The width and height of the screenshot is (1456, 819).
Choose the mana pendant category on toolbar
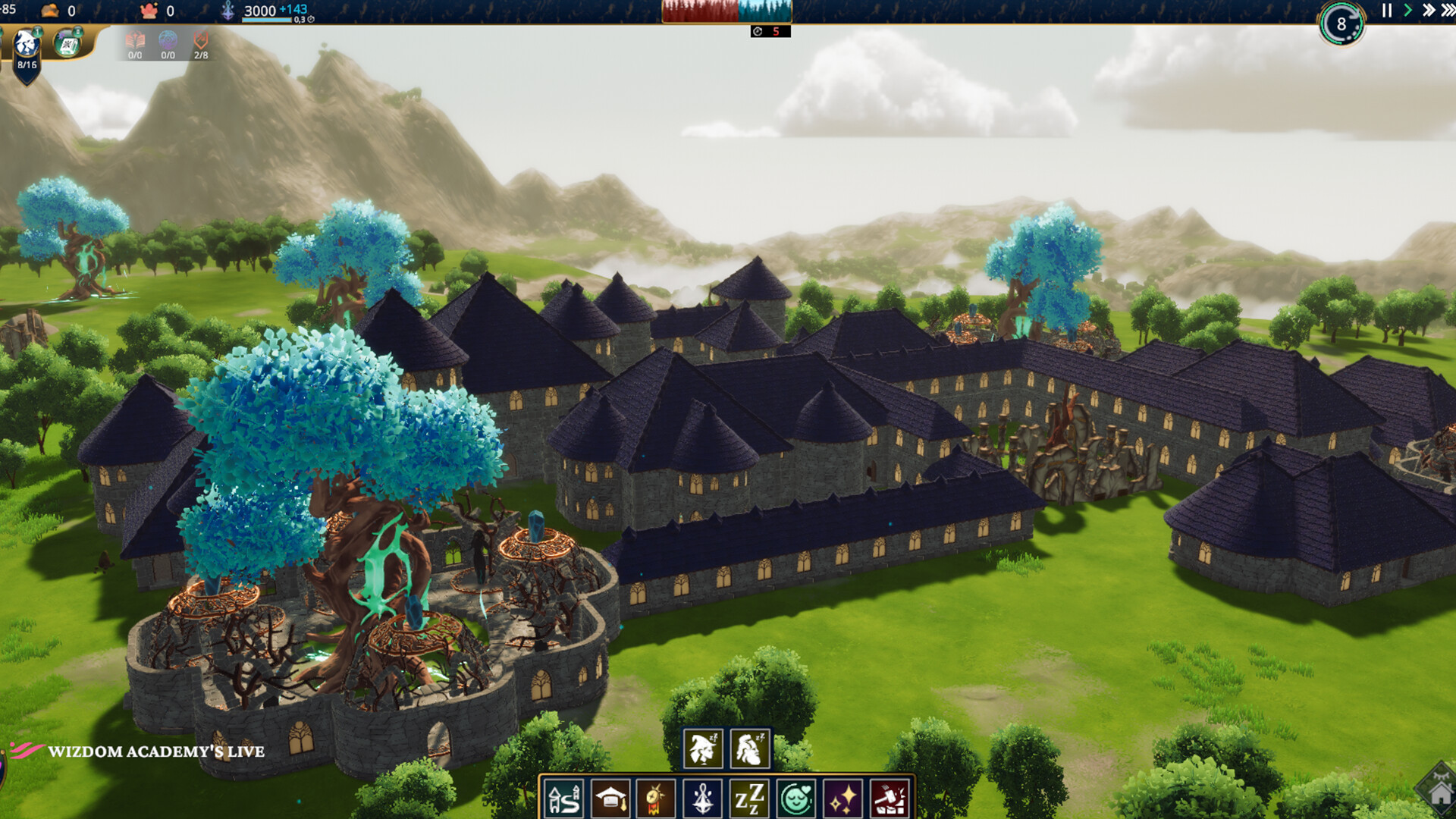(703, 799)
